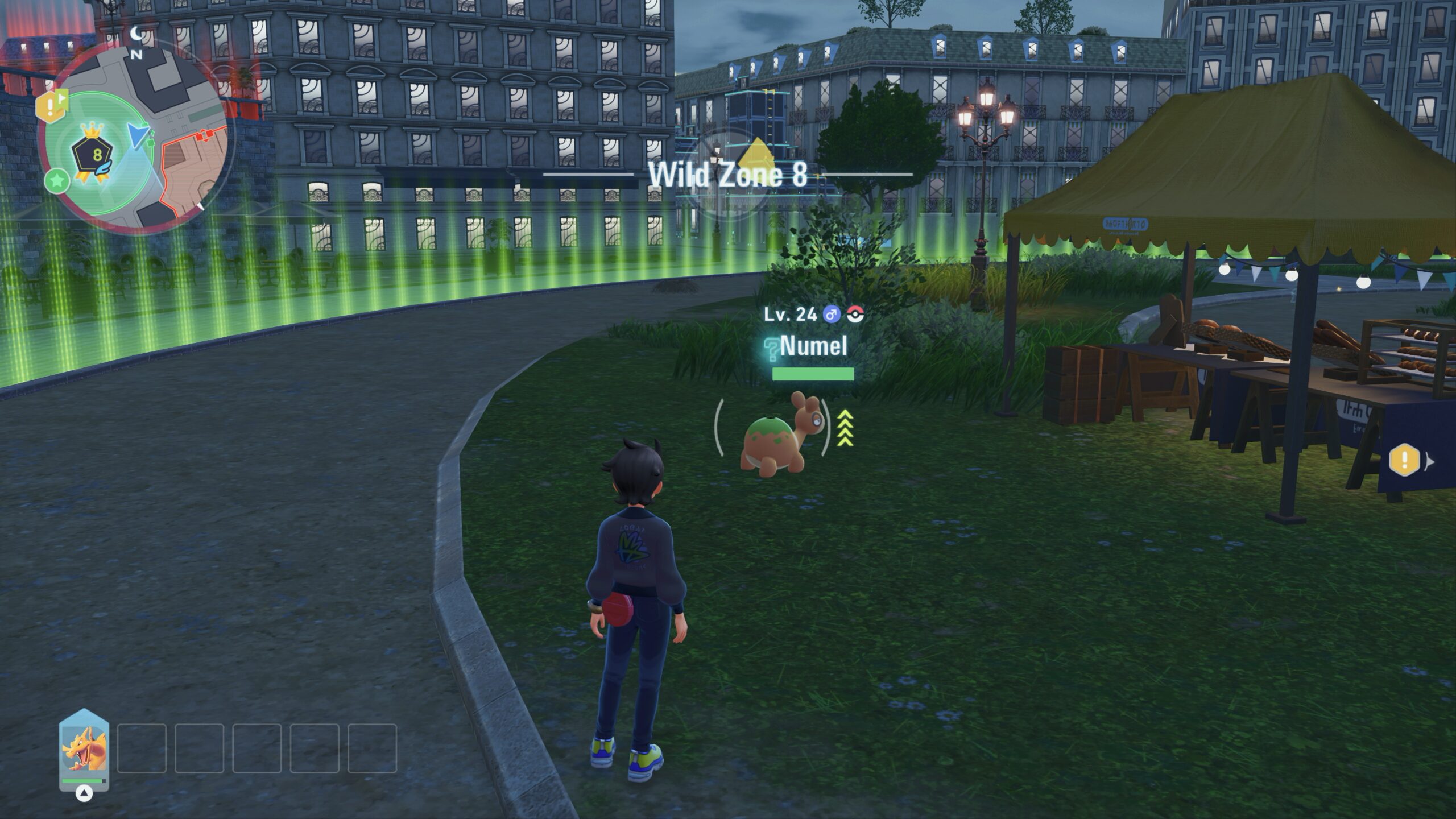This screenshot has height=819, width=1456.
Task: Select the Charizard party slot
Action: [84, 748]
